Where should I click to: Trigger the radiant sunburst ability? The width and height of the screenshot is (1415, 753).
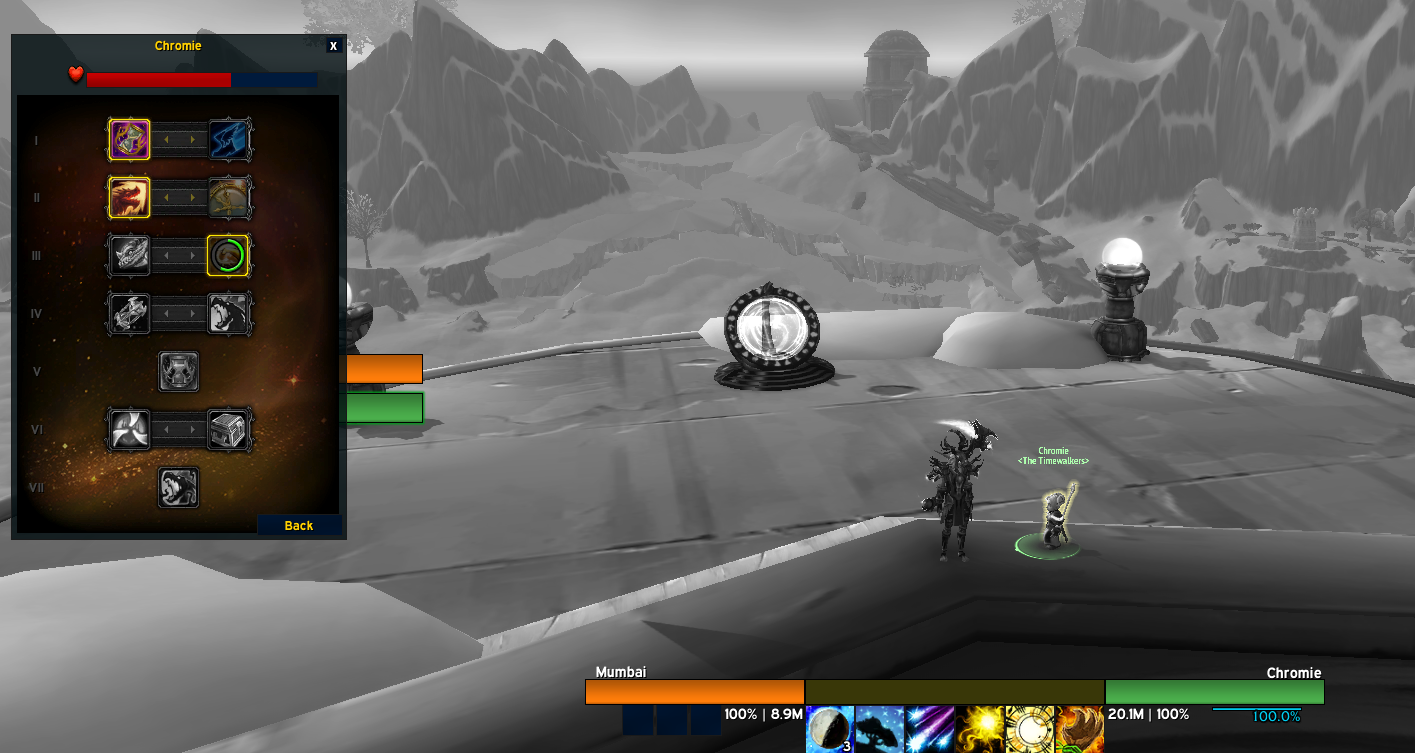(x=1029, y=729)
